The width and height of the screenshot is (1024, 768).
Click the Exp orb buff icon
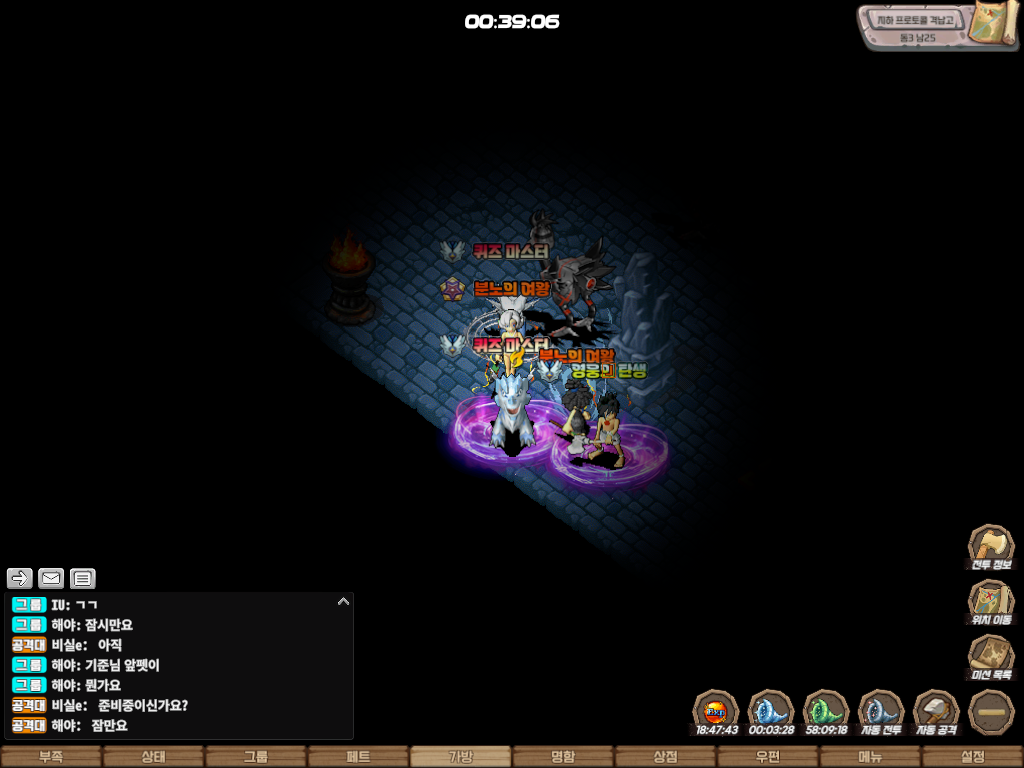(716, 711)
